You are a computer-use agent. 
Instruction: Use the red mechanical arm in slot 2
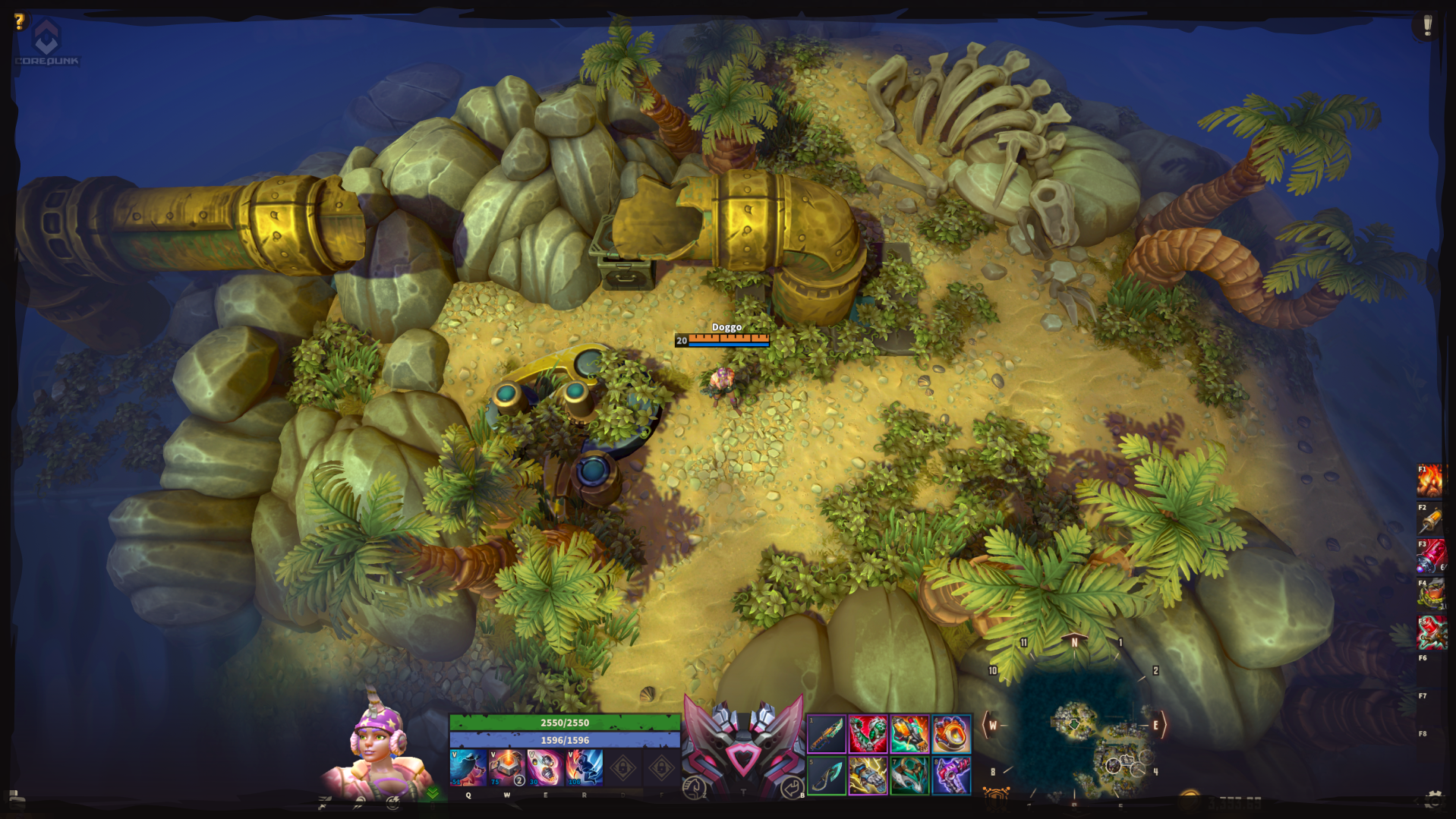click(x=868, y=734)
